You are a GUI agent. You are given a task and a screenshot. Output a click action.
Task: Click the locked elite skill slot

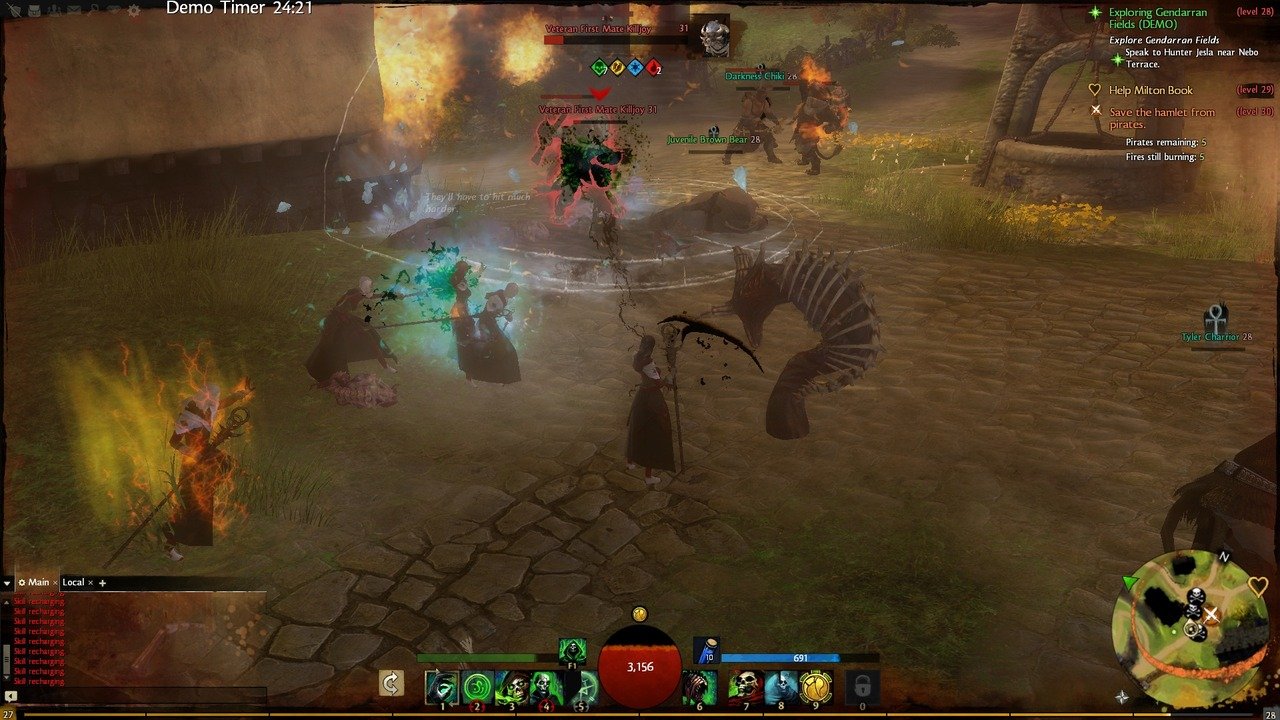point(862,687)
